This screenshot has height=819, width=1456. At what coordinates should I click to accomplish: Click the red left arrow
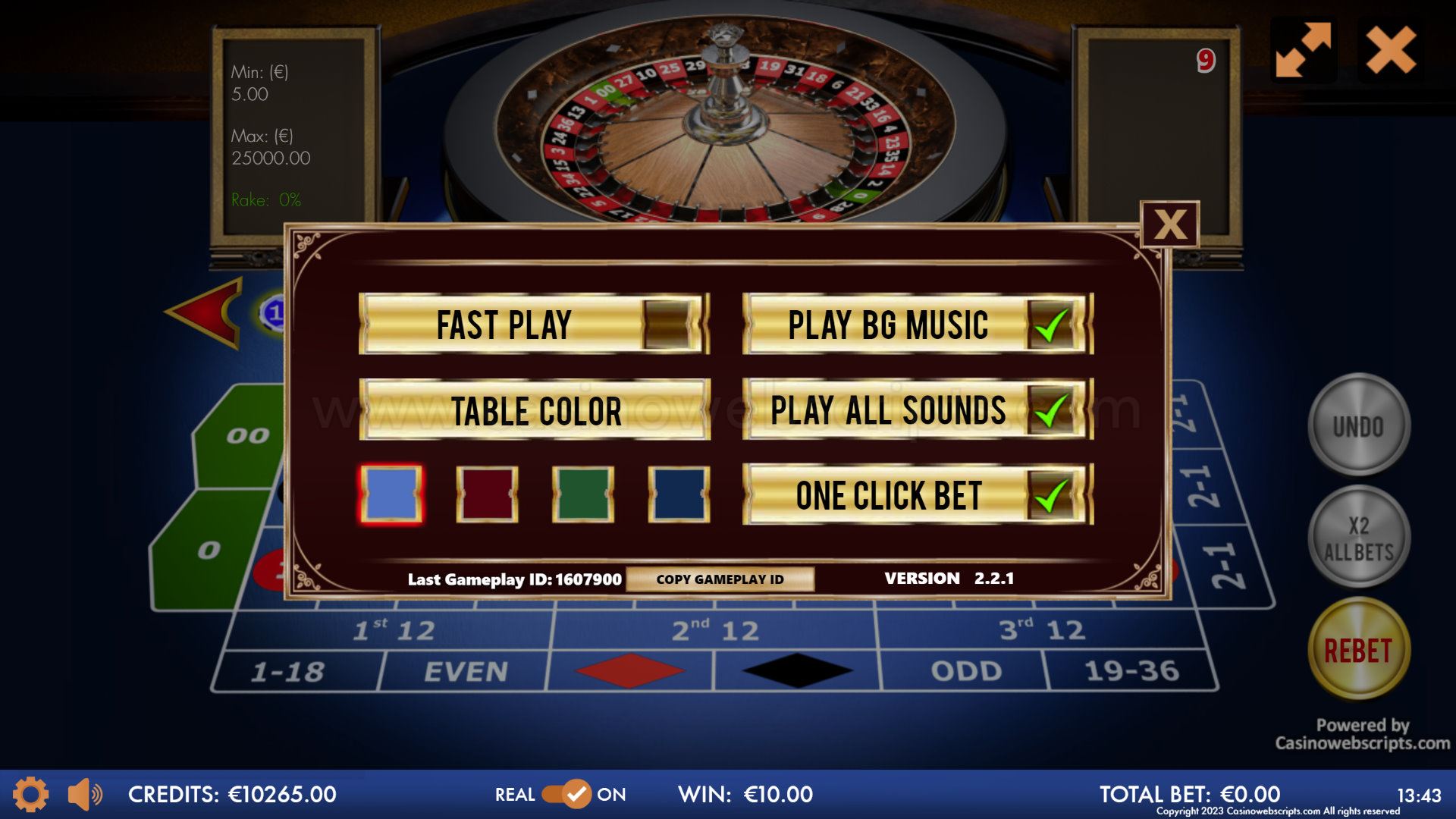[x=206, y=312]
